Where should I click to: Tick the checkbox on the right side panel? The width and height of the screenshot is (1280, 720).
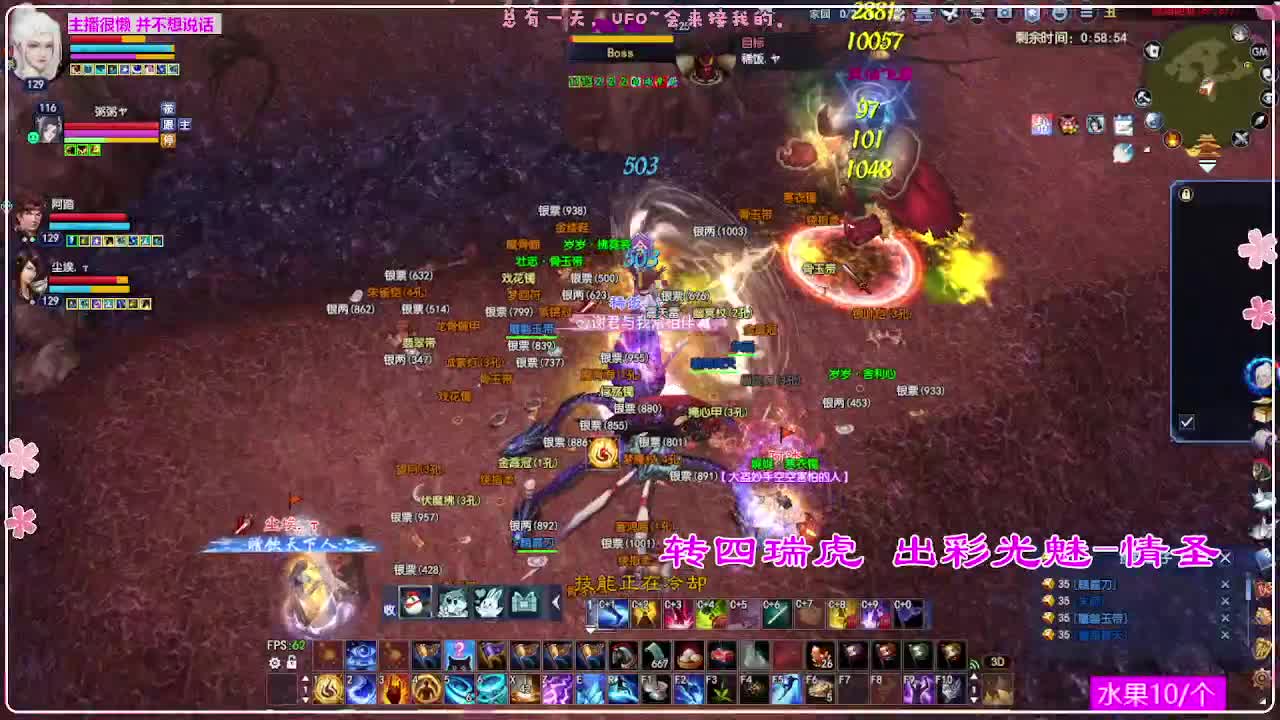coord(1186,422)
